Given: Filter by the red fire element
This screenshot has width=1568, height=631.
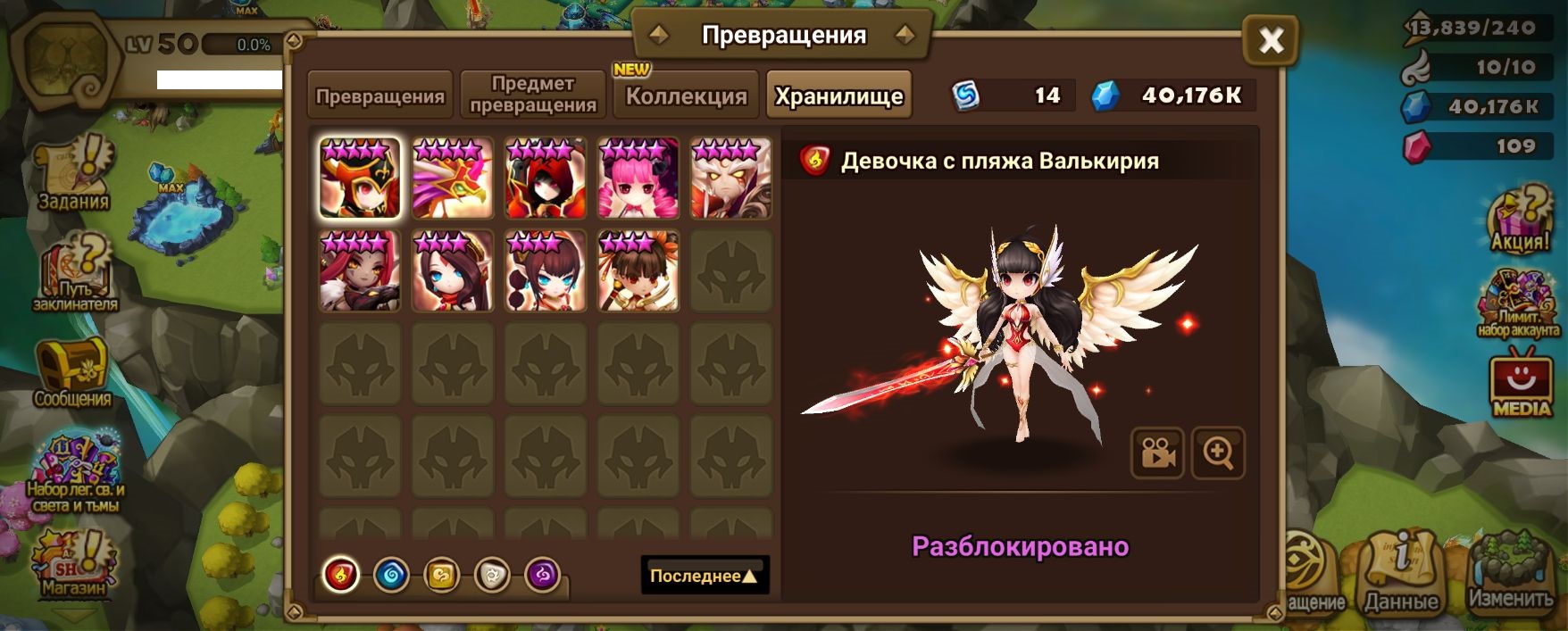Looking at the screenshot, I should (x=340, y=576).
